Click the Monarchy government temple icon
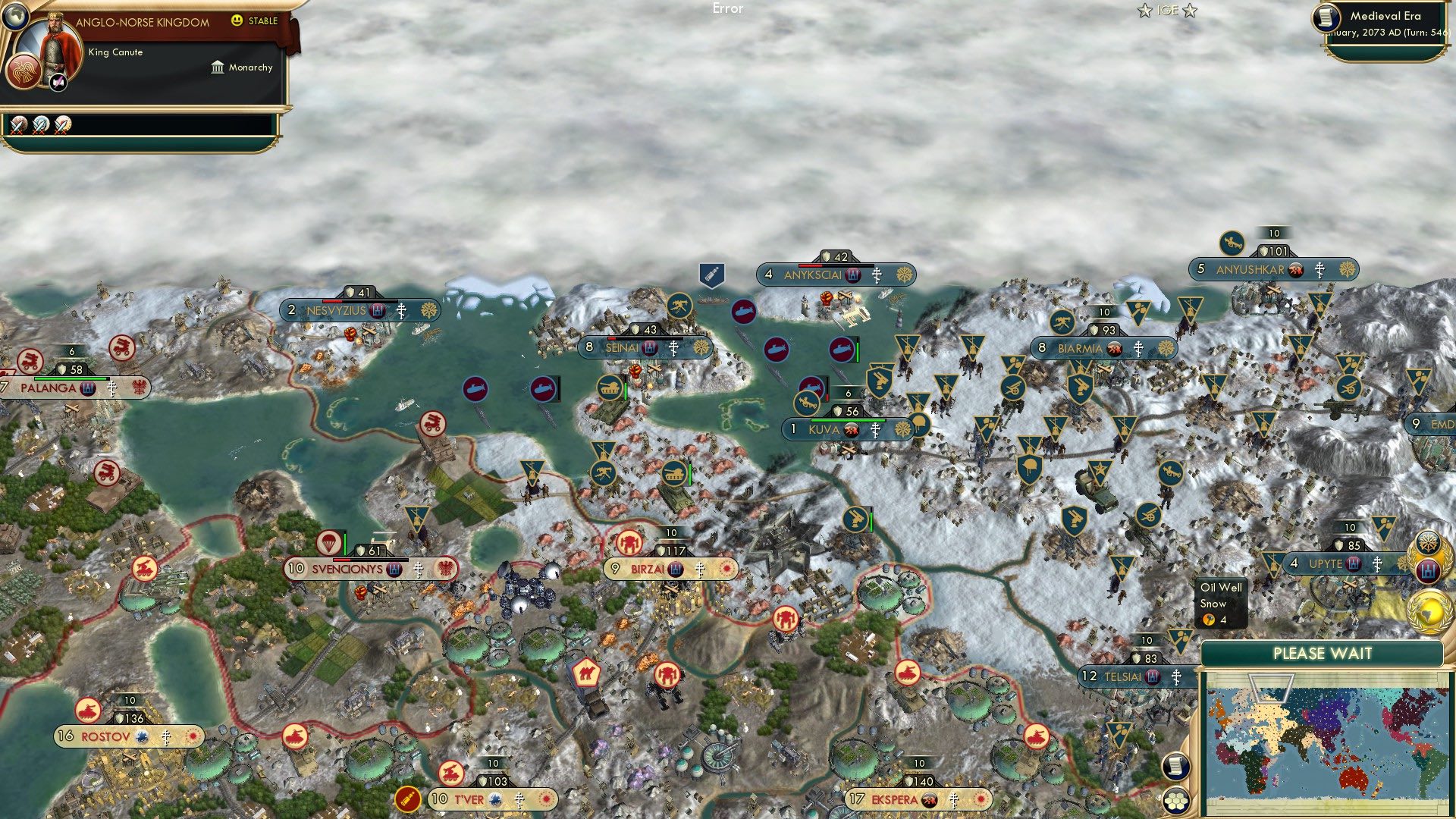 tap(218, 67)
